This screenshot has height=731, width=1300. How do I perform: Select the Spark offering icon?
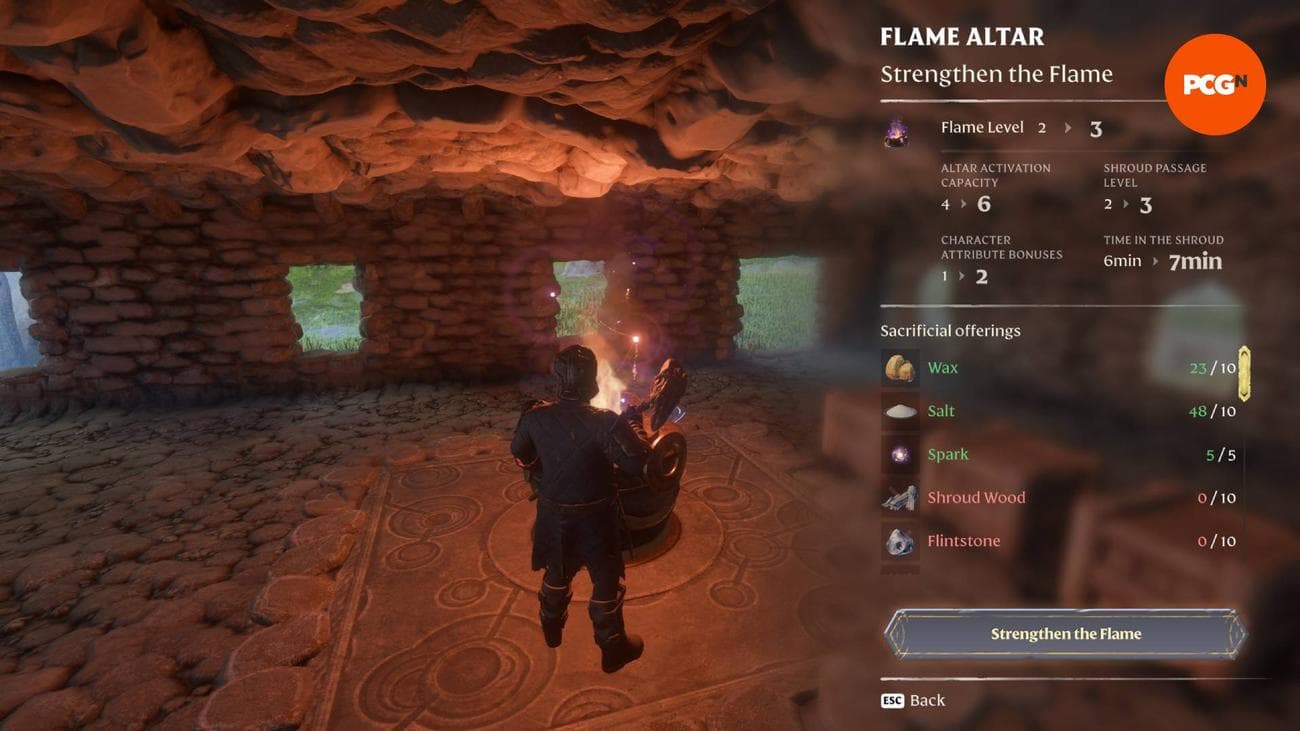click(899, 454)
